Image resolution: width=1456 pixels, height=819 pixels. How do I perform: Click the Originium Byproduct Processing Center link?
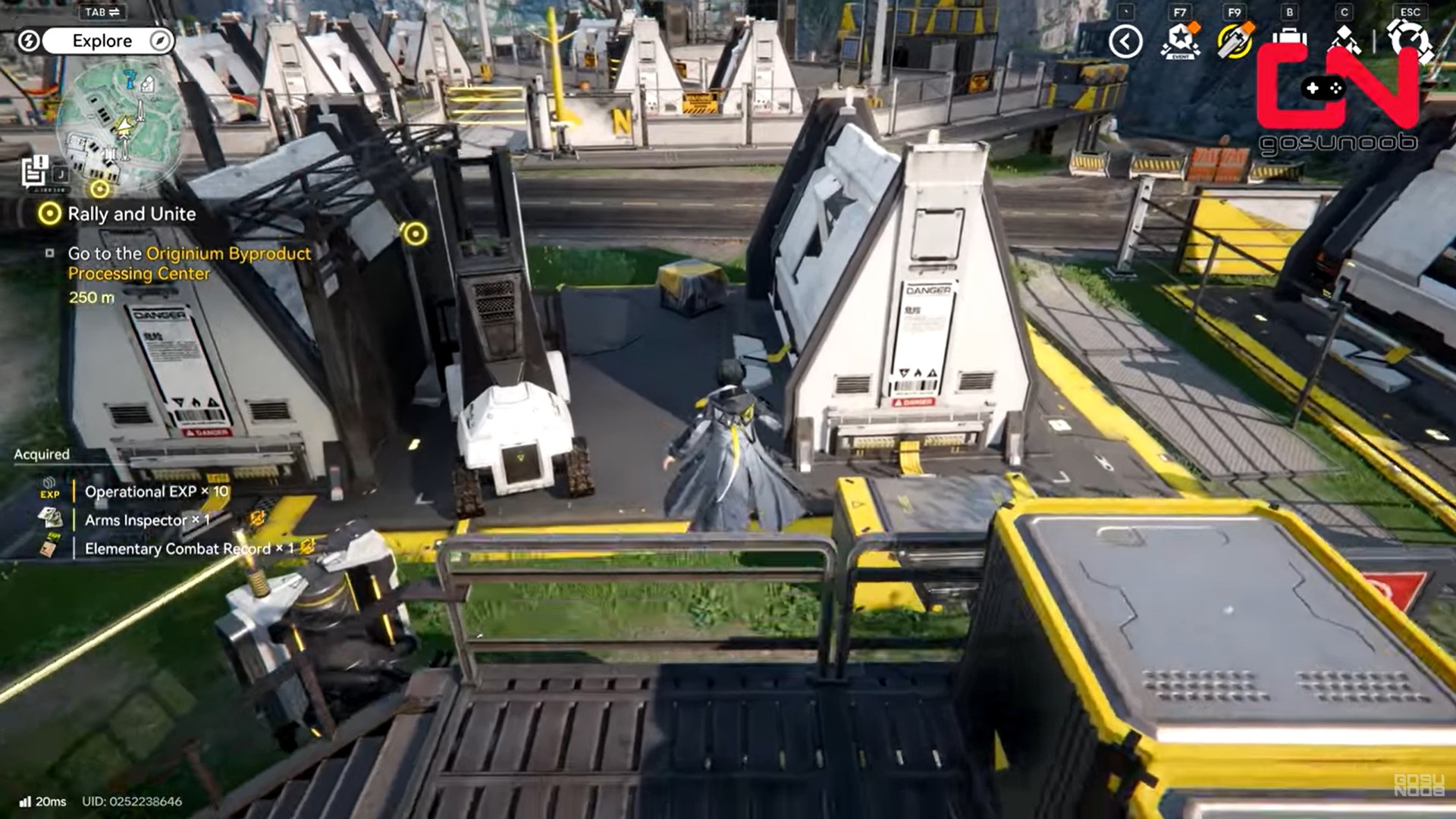[x=227, y=254]
